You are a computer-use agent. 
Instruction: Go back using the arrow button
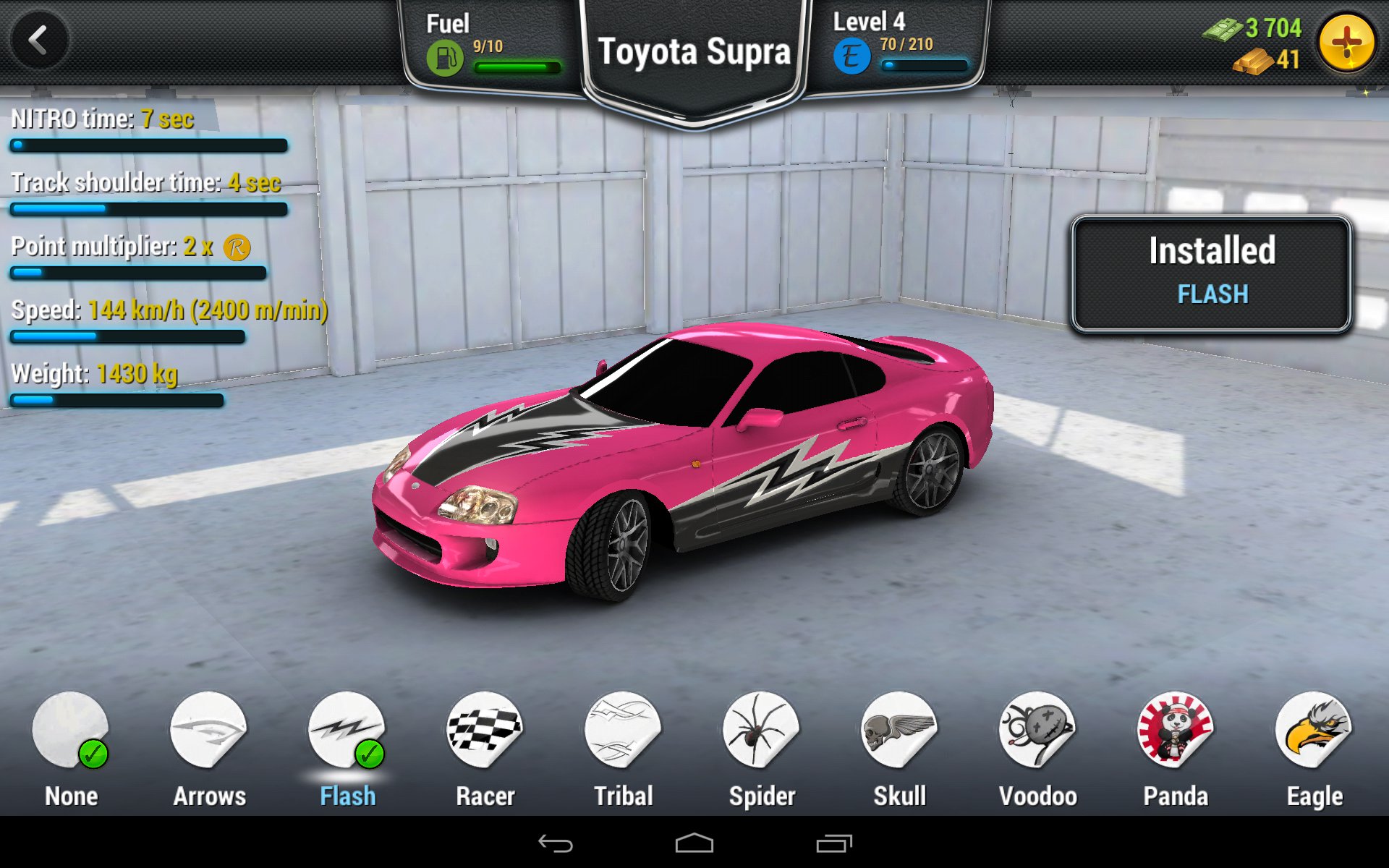(x=39, y=41)
